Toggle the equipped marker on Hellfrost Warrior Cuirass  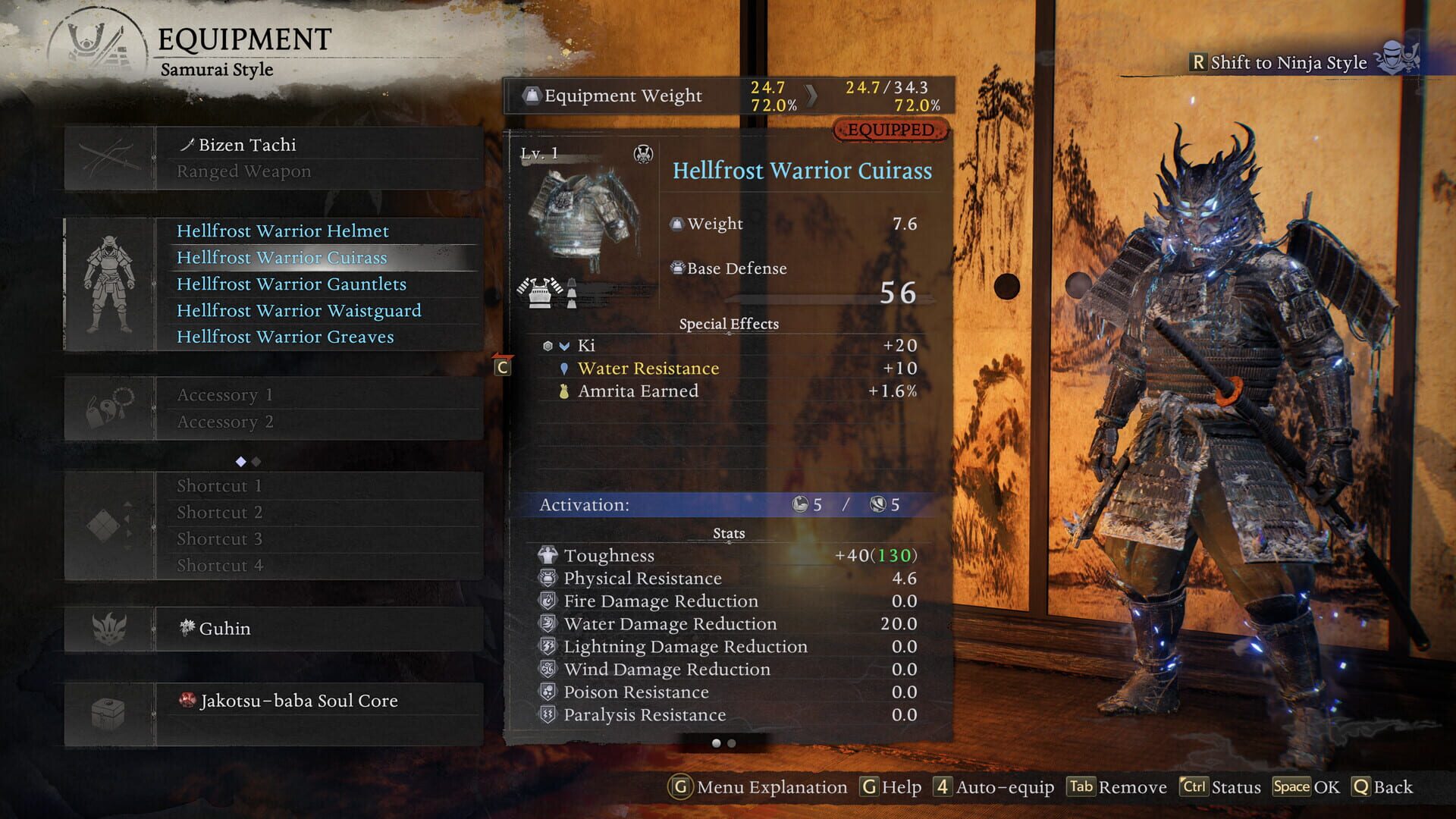[x=891, y=130]
